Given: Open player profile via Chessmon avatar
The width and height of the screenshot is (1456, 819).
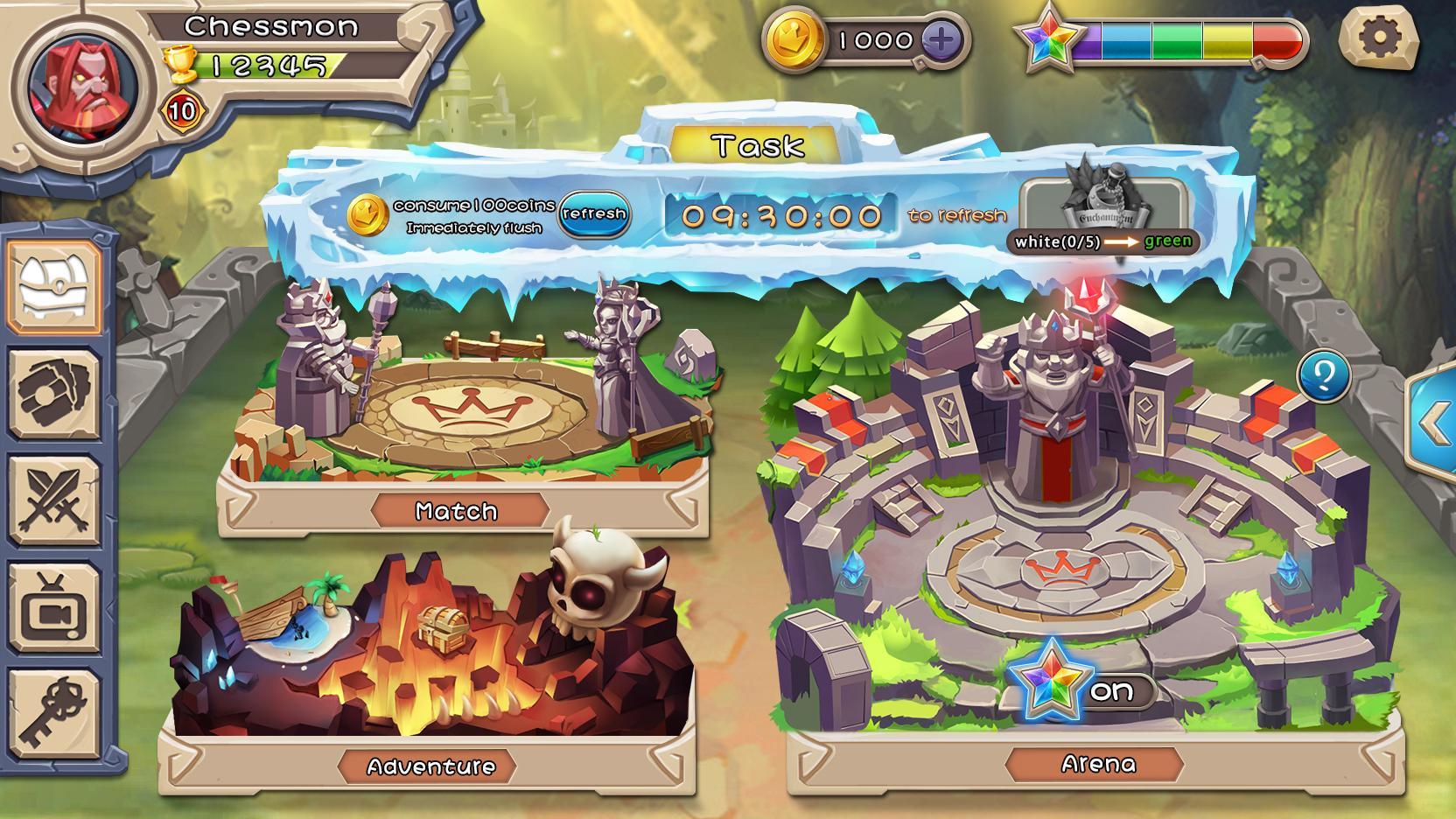Looking at the screenshot, I should pyautogui.click(x=83, y=83).
